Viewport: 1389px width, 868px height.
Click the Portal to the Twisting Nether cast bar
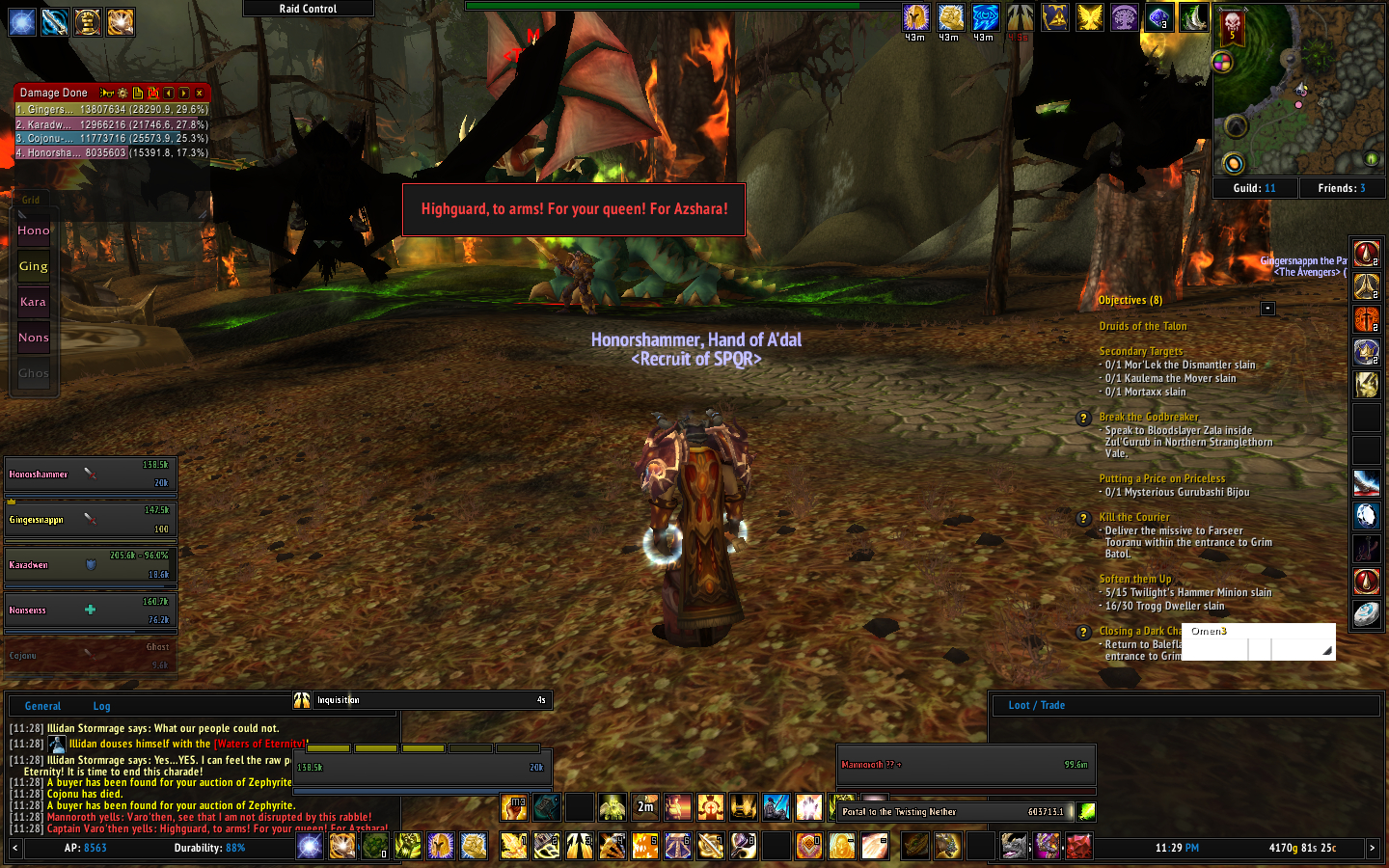point(955,812)
